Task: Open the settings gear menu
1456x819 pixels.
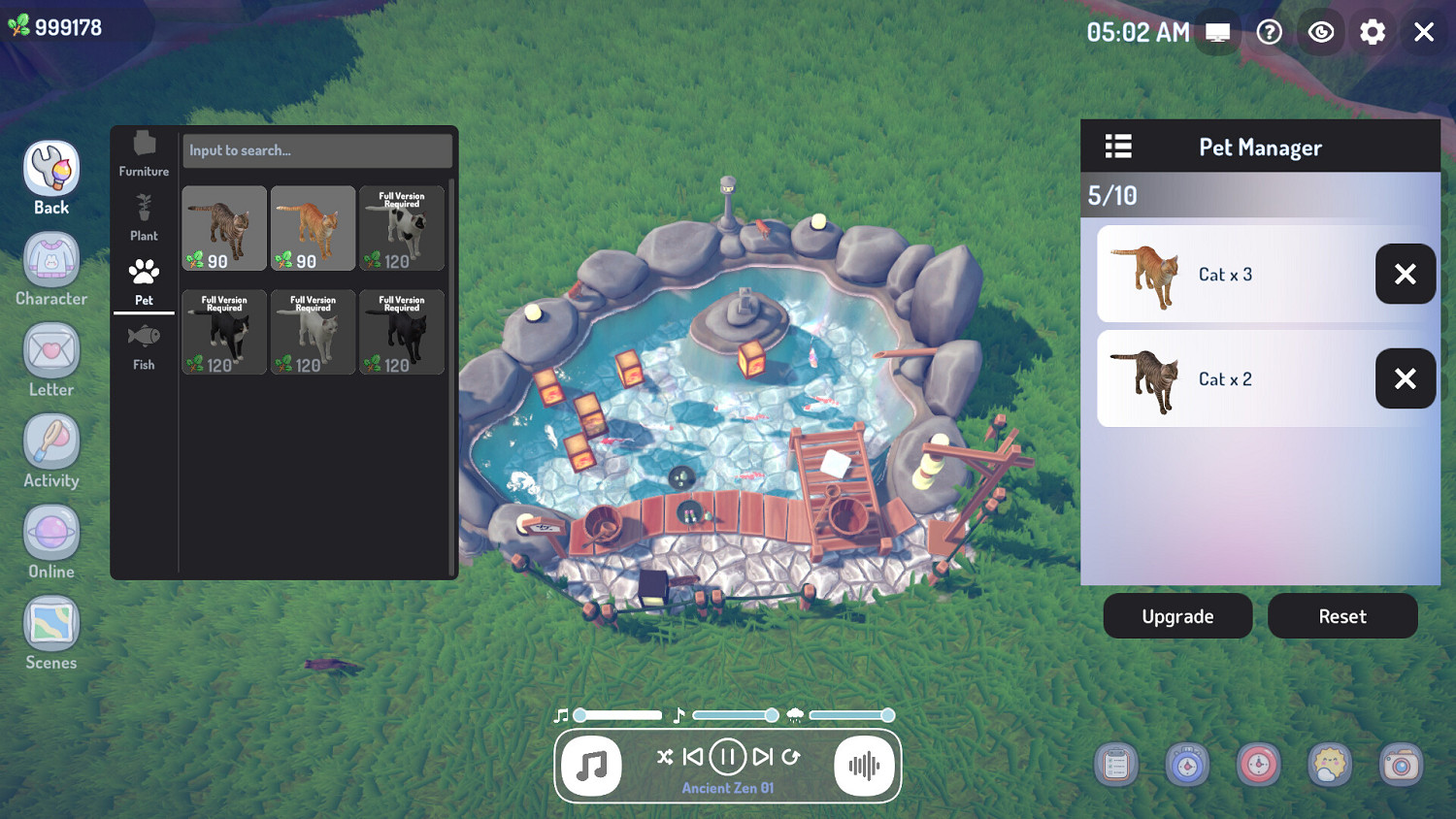Action: pyautogui.click(x=1373, y=32)
